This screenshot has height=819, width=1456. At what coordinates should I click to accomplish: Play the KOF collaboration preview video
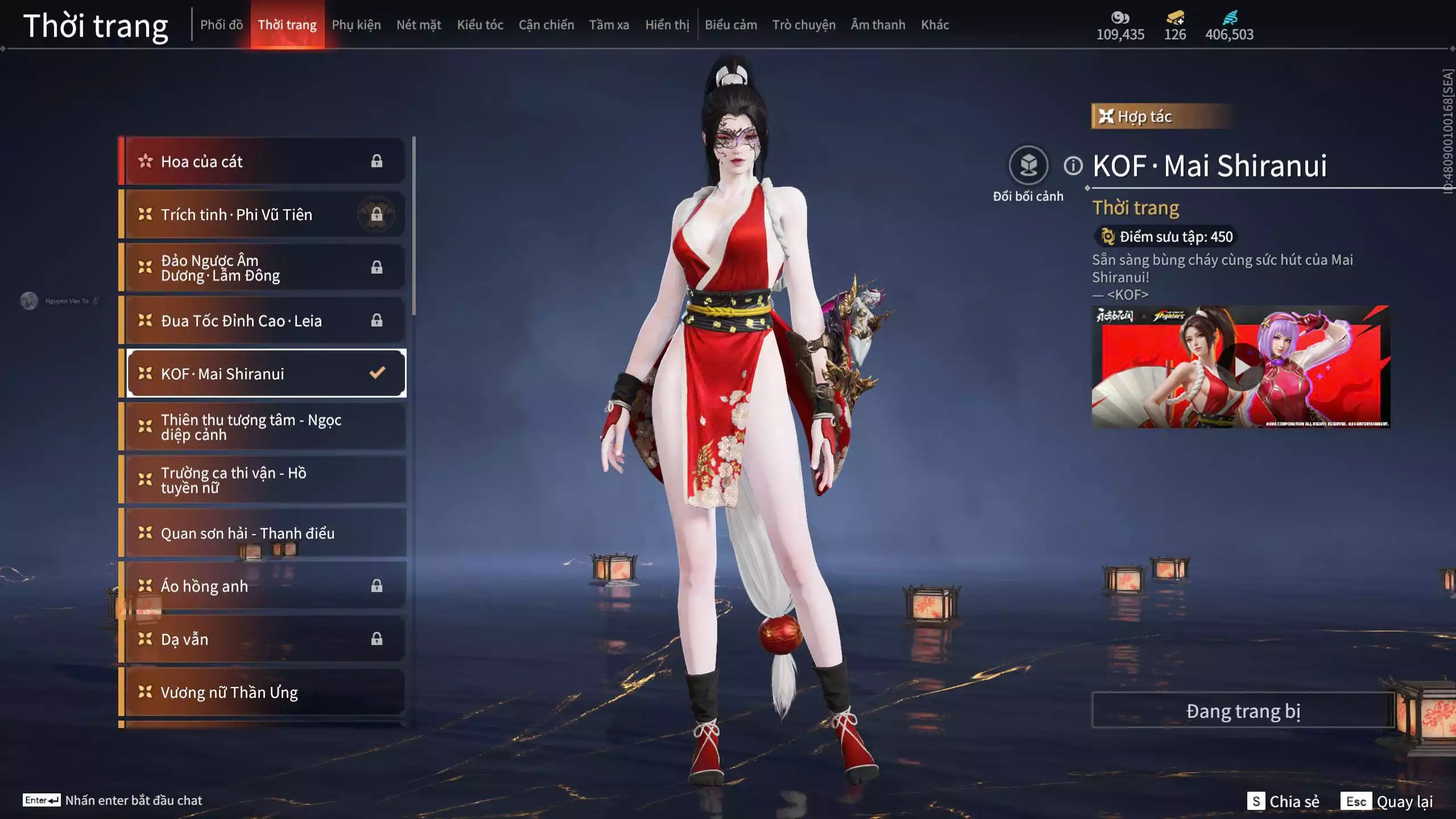(x=1240, y=367)
